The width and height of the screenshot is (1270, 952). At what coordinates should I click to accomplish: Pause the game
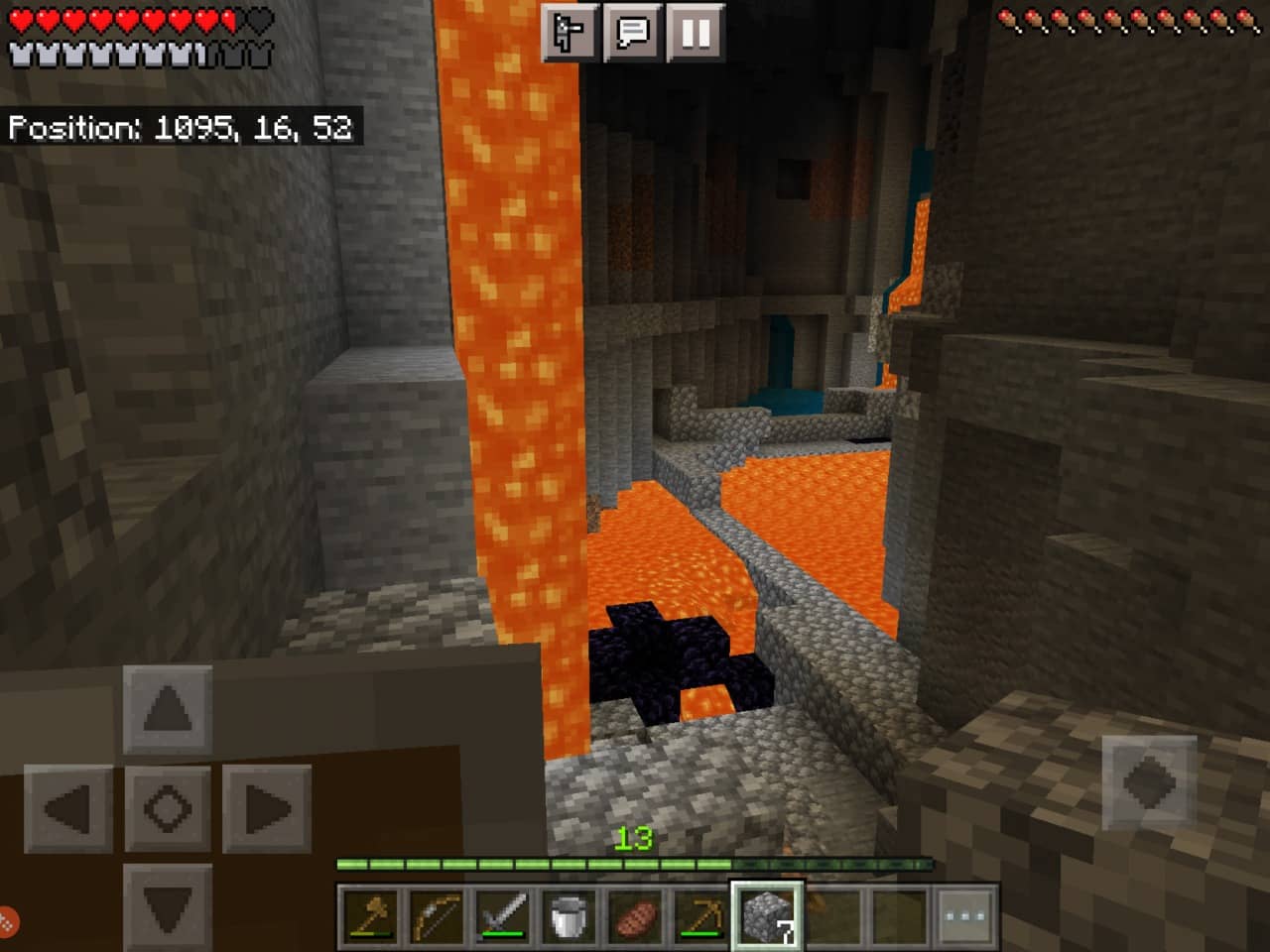click(696, 34)
